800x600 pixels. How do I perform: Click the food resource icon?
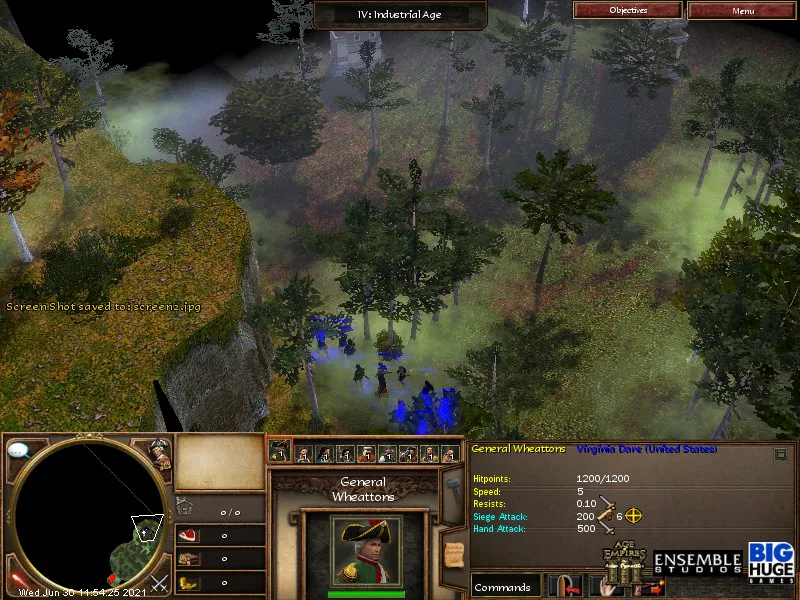coord(187,535)
